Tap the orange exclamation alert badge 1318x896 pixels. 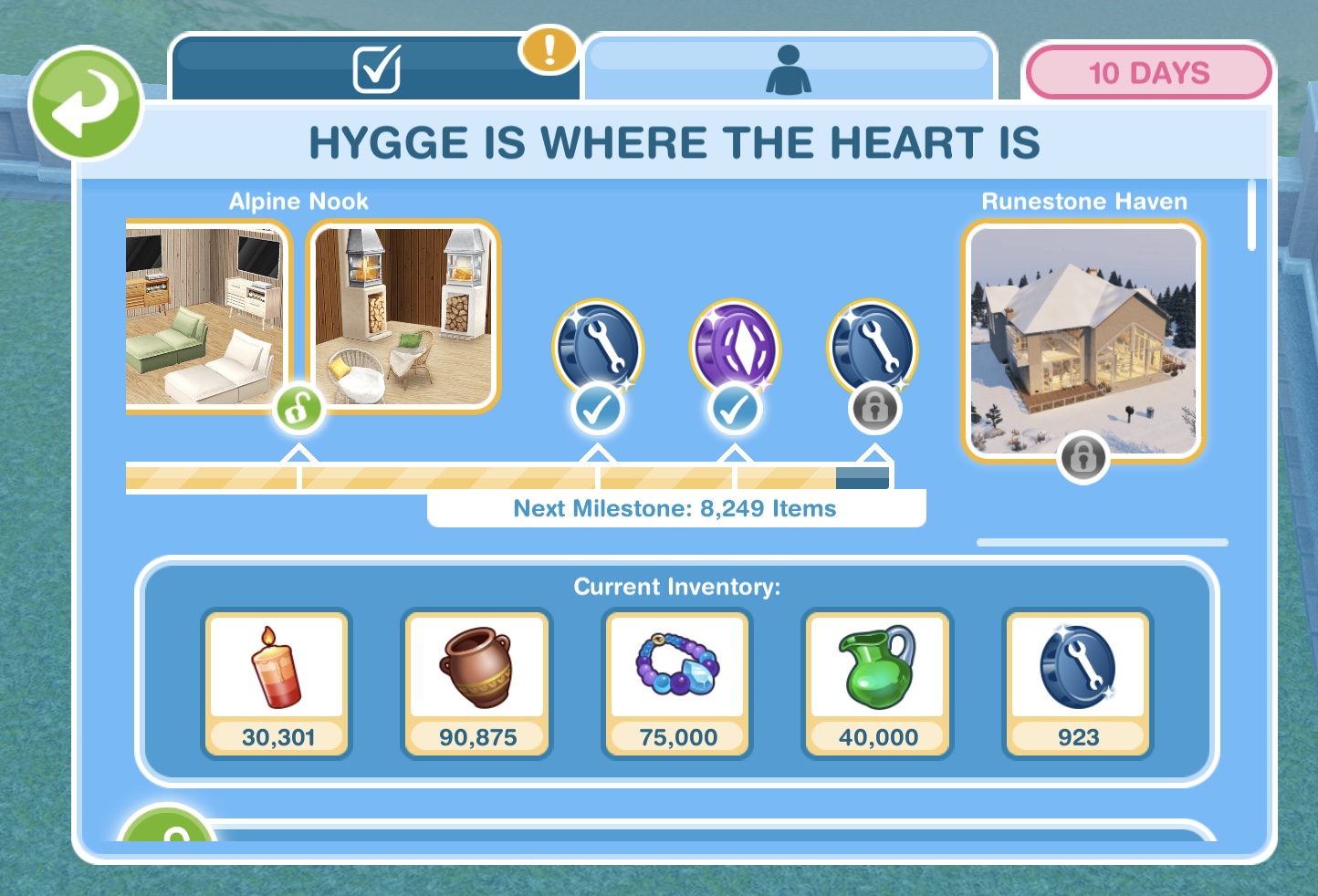click(x=549, y=49)
